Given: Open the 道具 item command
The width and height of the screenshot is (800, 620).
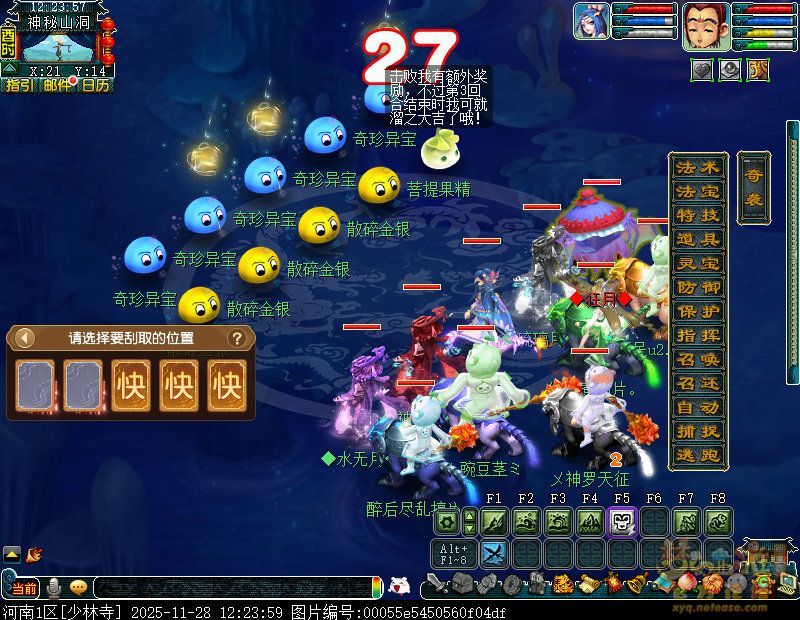Looking at the screenshot, I should click(697, 239).
